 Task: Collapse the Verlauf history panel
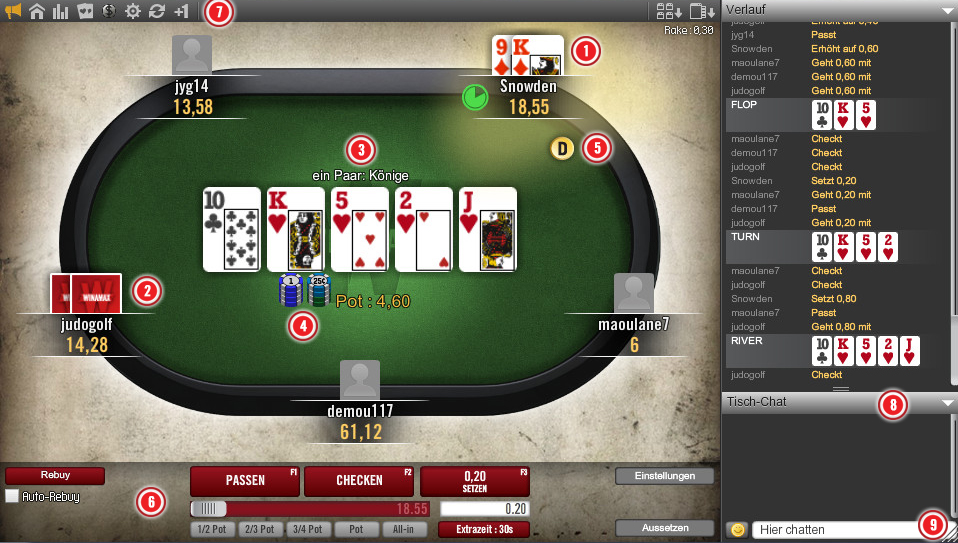tap(947, 10)
